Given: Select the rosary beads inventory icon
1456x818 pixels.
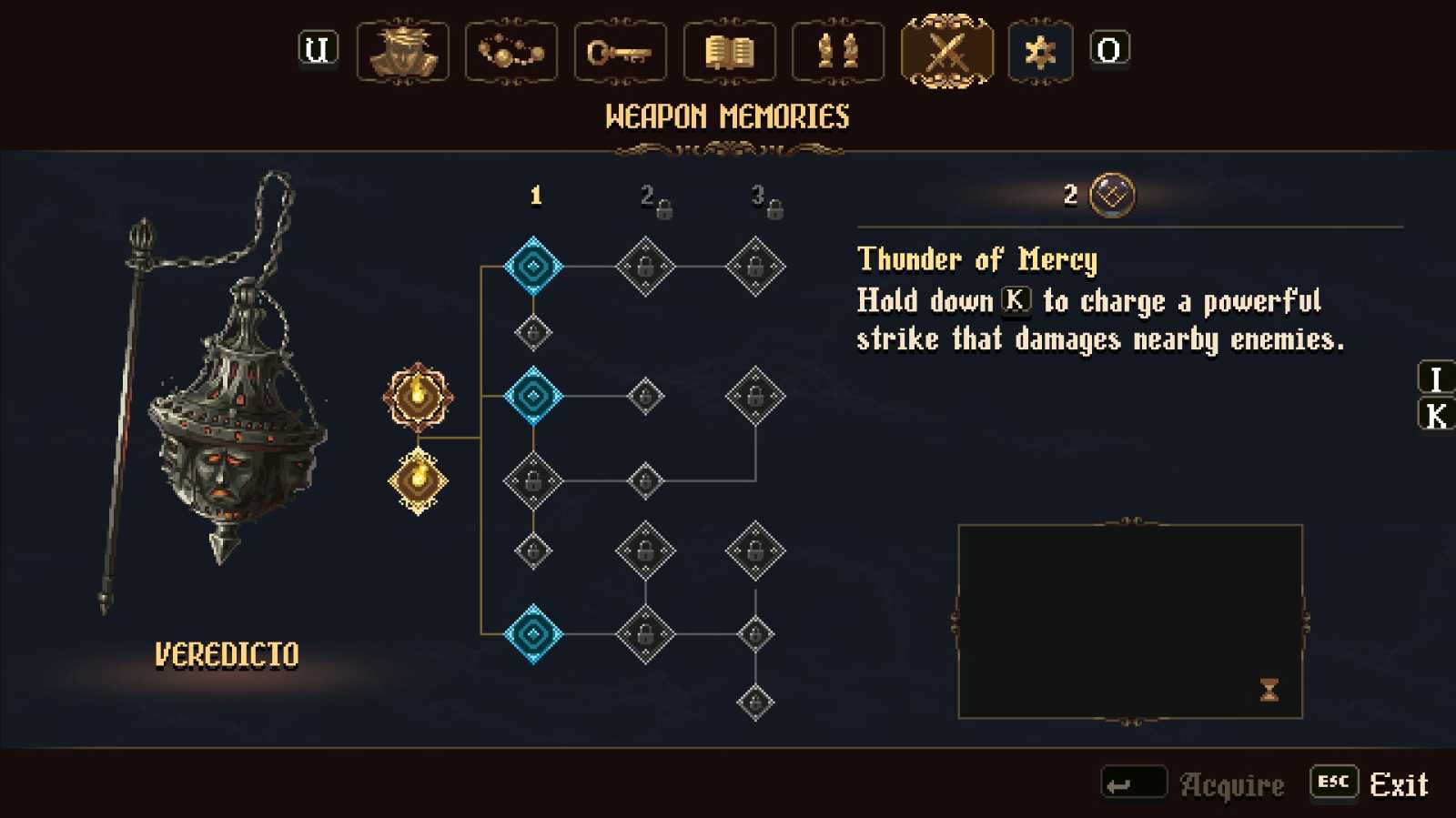Looking at the screenshot, I should [x=511, y=52].
